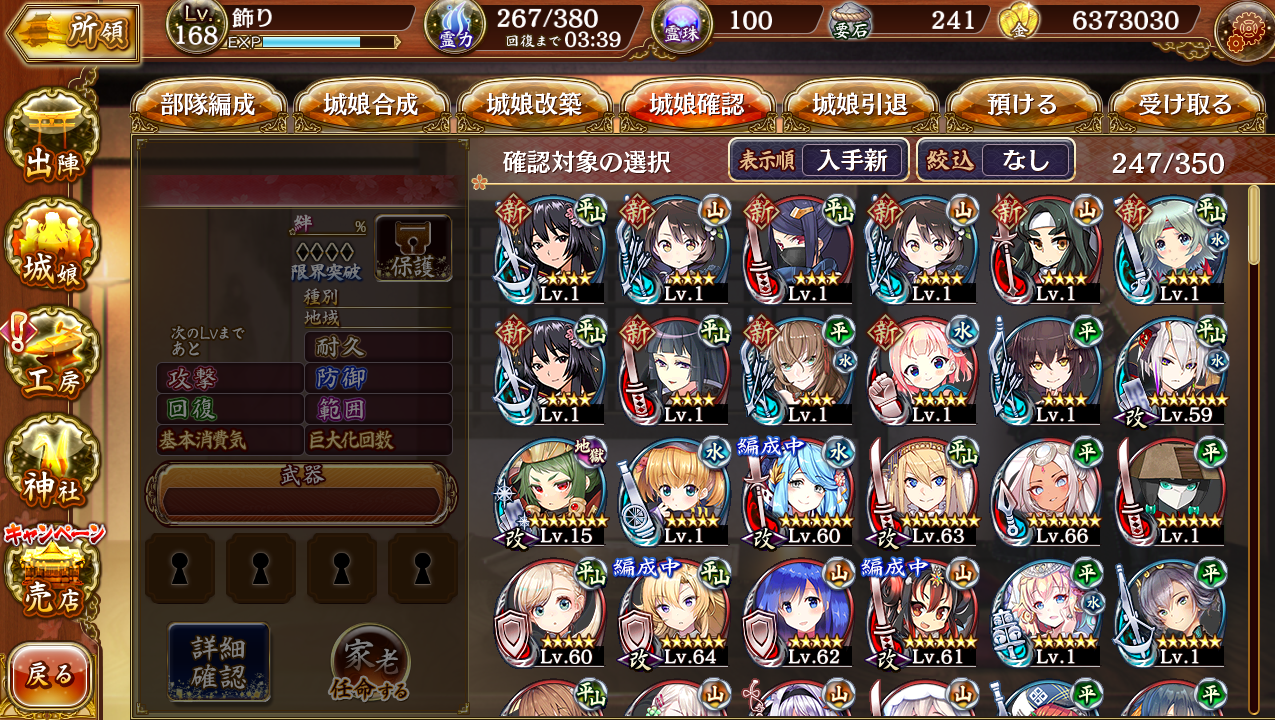Image resolution: width=1275 pixels, height=720 pixels.
Task: Select the Lv.59 white-haired castle girl
Action: (x=1169, y=371)
